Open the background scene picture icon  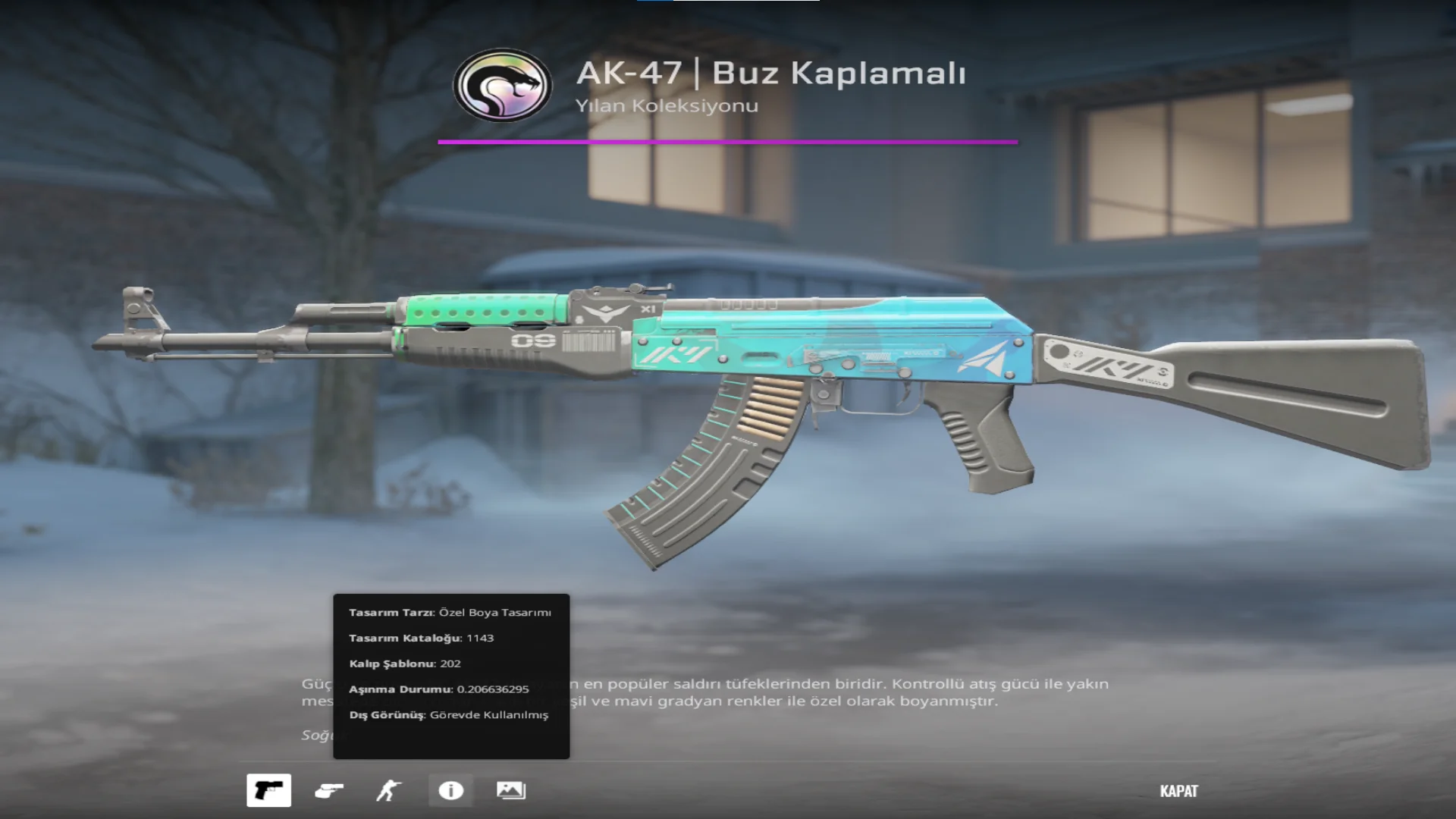pyautogui.click(x=510, y=790)
